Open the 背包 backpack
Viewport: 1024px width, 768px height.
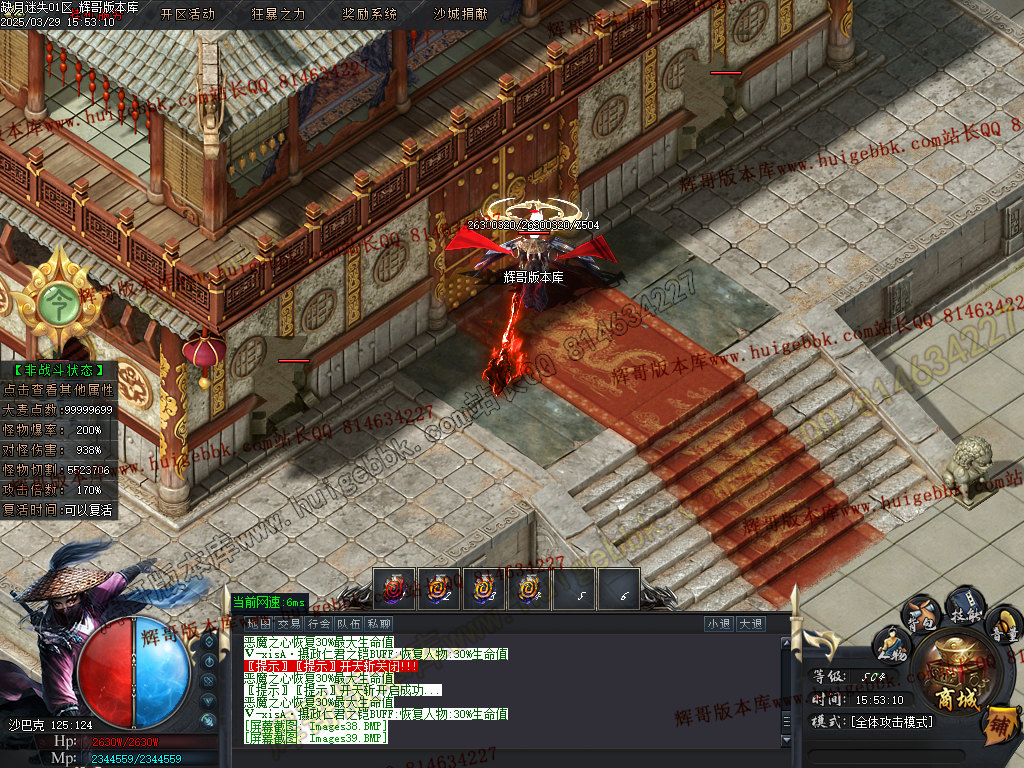[923, 612]
